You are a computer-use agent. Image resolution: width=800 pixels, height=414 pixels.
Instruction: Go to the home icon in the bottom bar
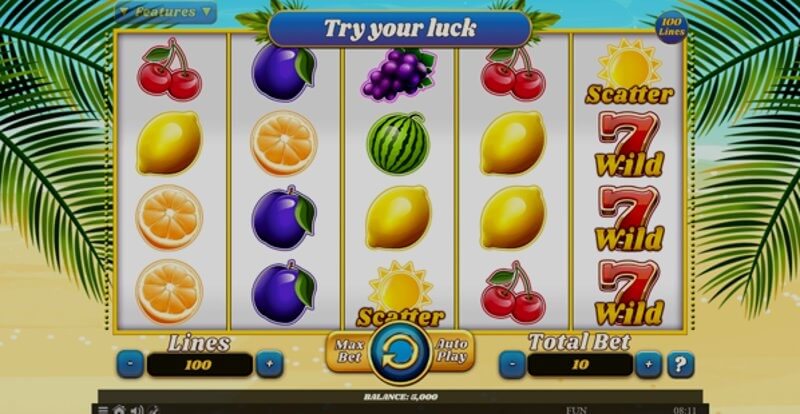pos(119,409)
